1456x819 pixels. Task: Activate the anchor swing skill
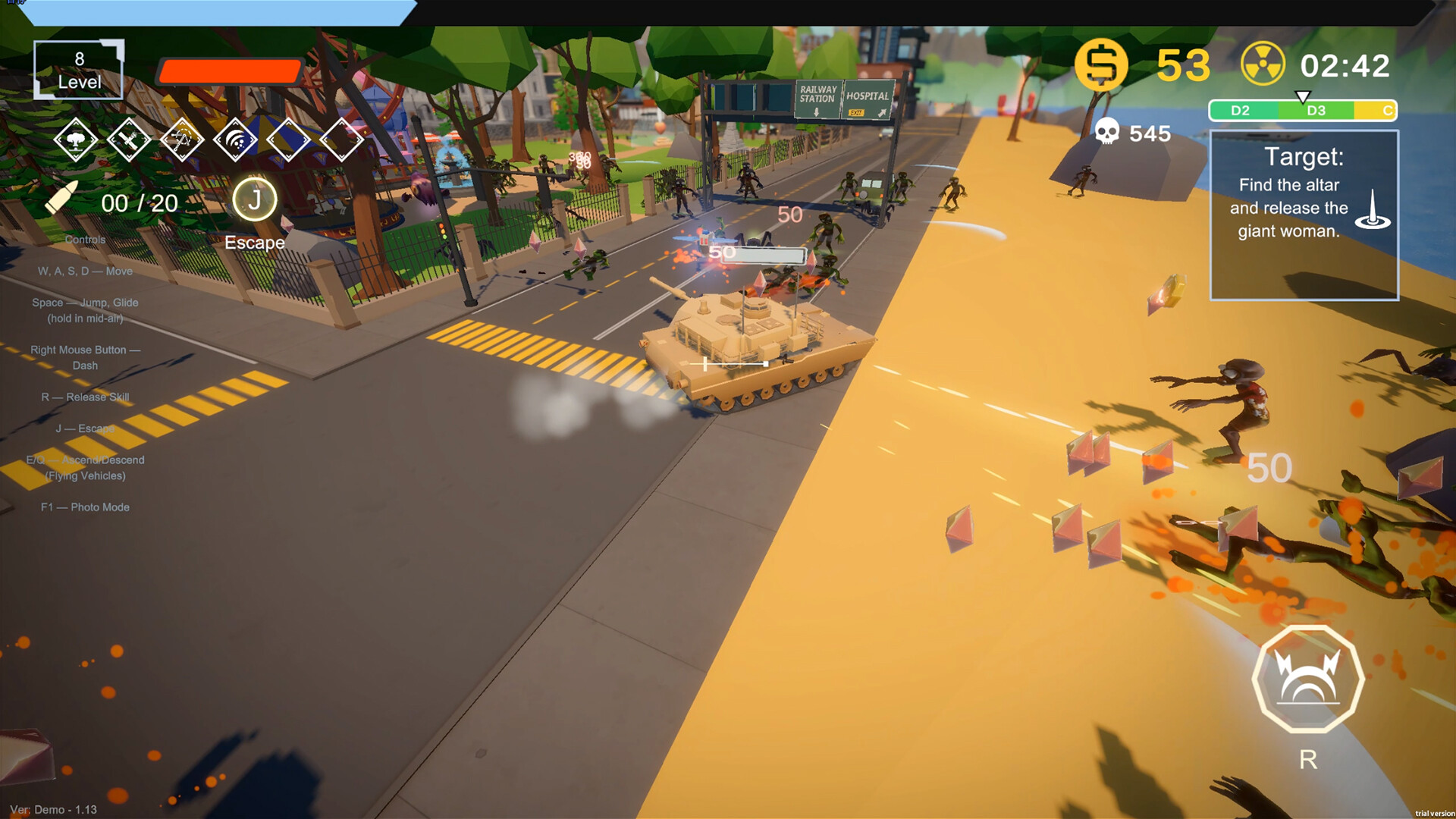[x=182, y=140]
